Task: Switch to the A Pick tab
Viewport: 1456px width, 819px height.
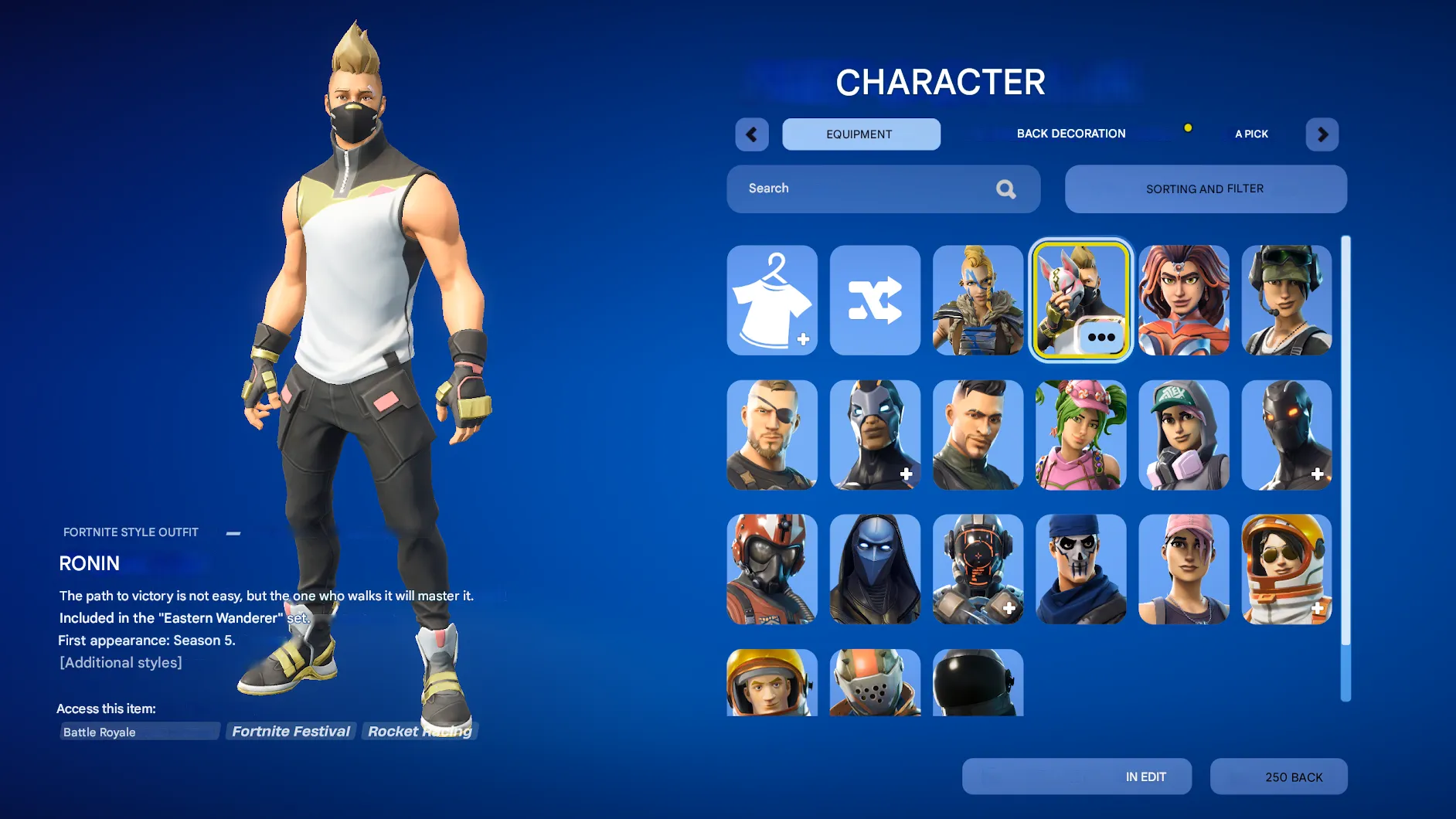Action: click(x=1250, y=134)
